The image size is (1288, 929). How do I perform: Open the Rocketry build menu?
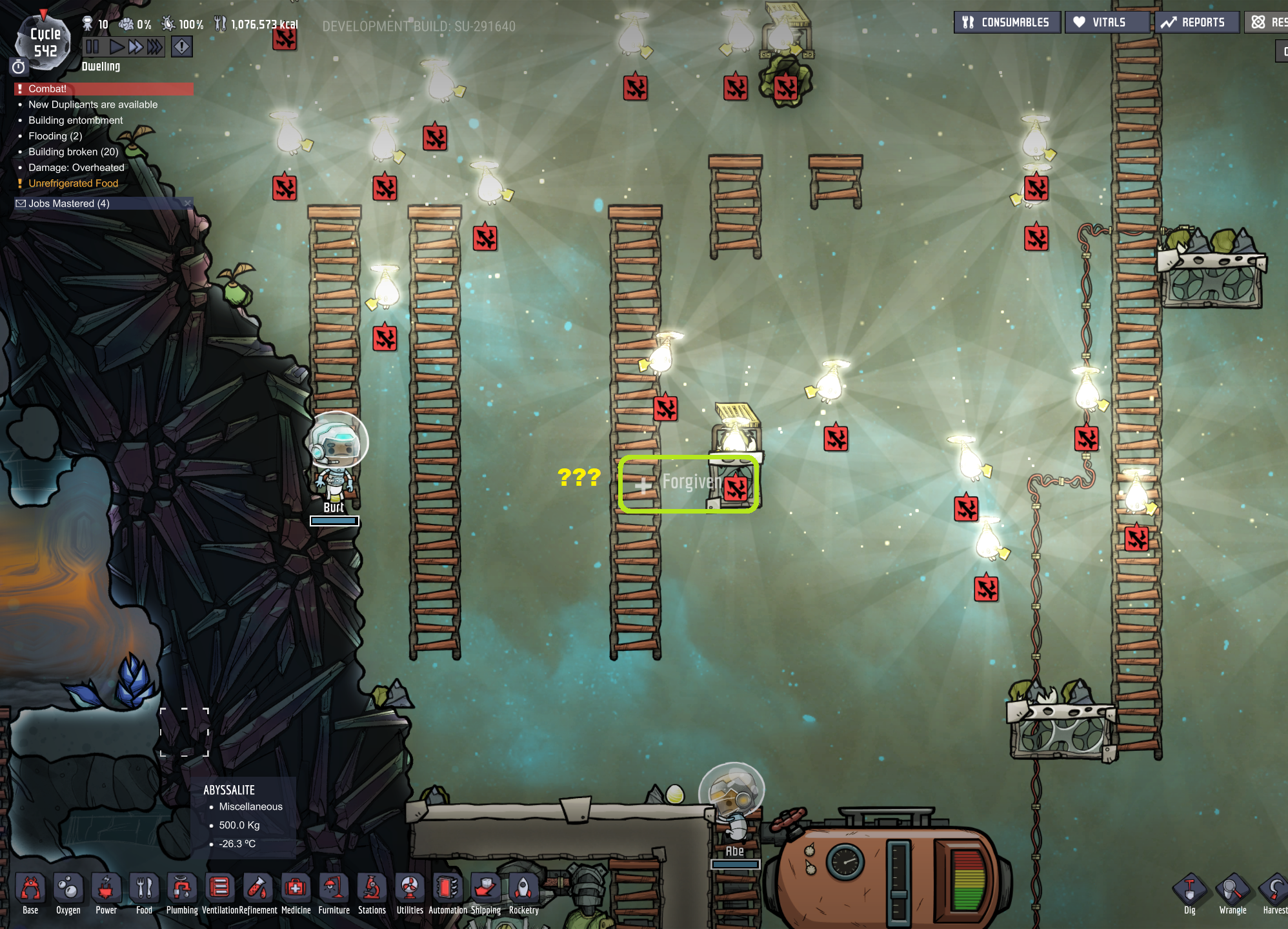[523, 894]
